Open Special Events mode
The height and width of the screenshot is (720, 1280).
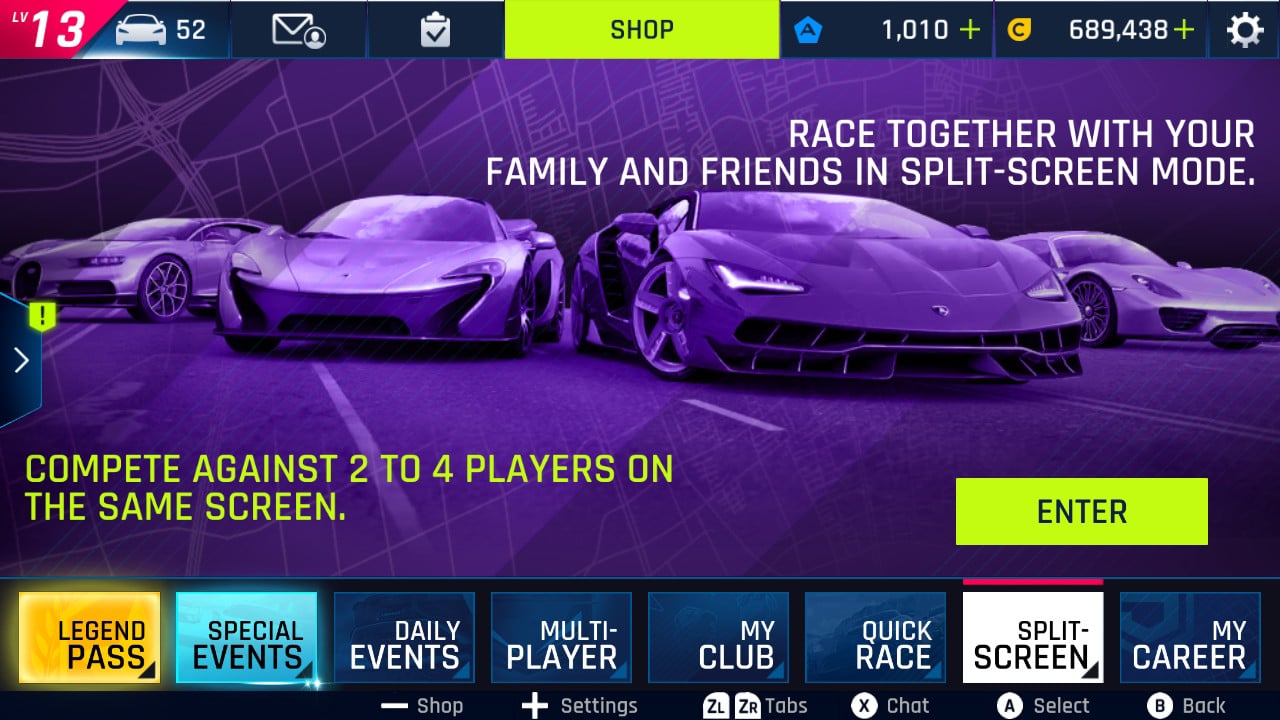(x=246, y=638)
